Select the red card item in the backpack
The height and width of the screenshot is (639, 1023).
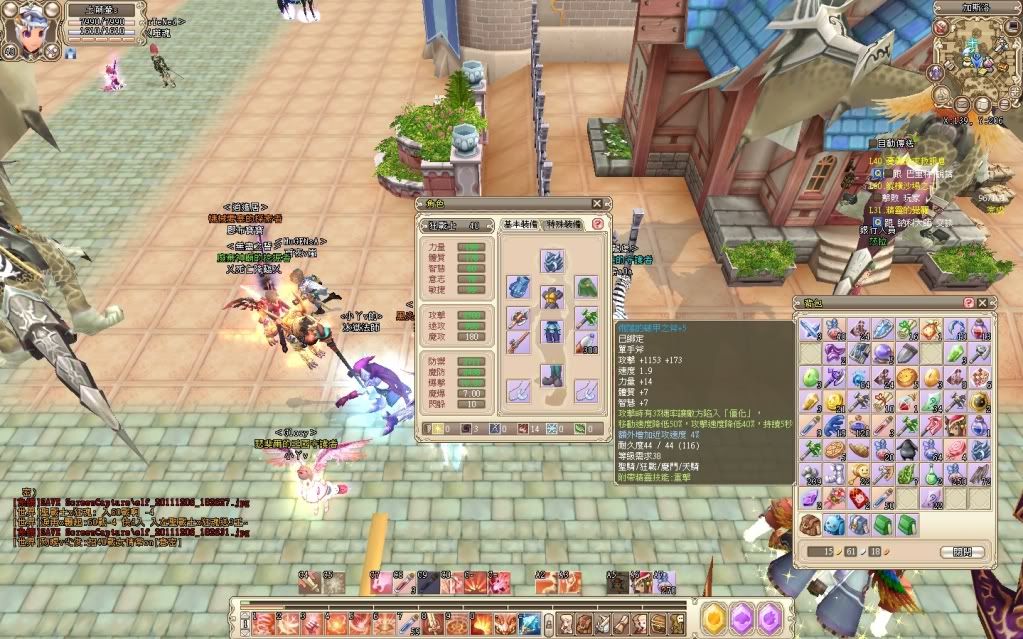tap(858, 498)
